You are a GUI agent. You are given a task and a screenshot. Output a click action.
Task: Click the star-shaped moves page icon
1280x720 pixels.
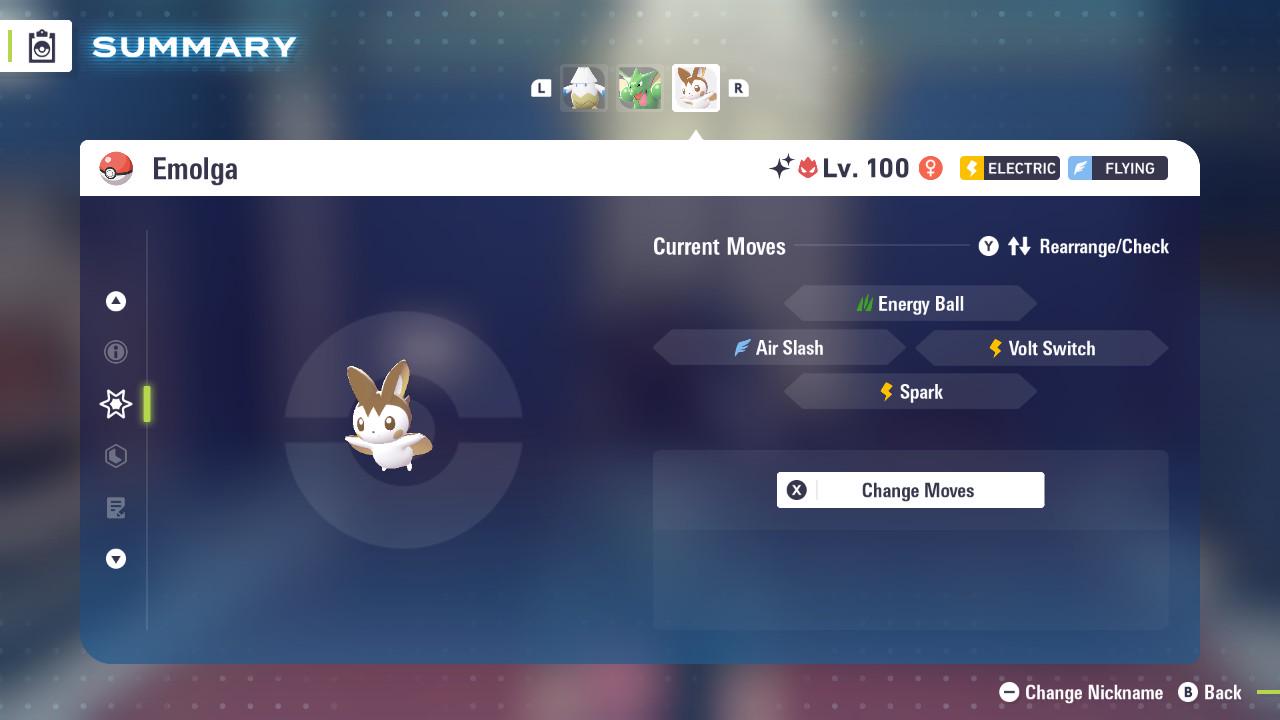pos(116,404)
